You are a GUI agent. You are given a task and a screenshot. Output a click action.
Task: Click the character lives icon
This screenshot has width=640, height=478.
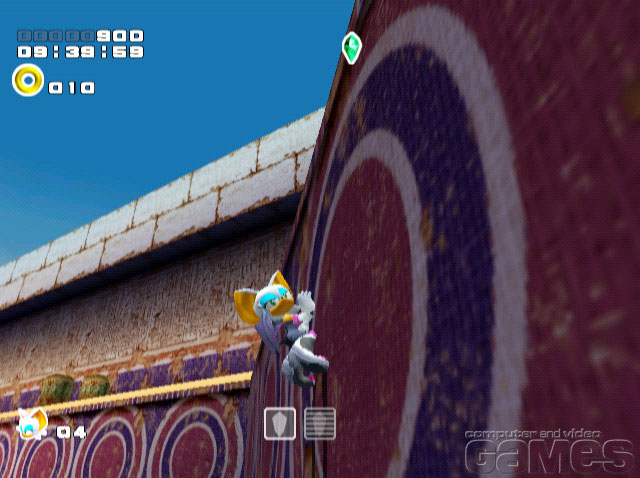point(30,425)
